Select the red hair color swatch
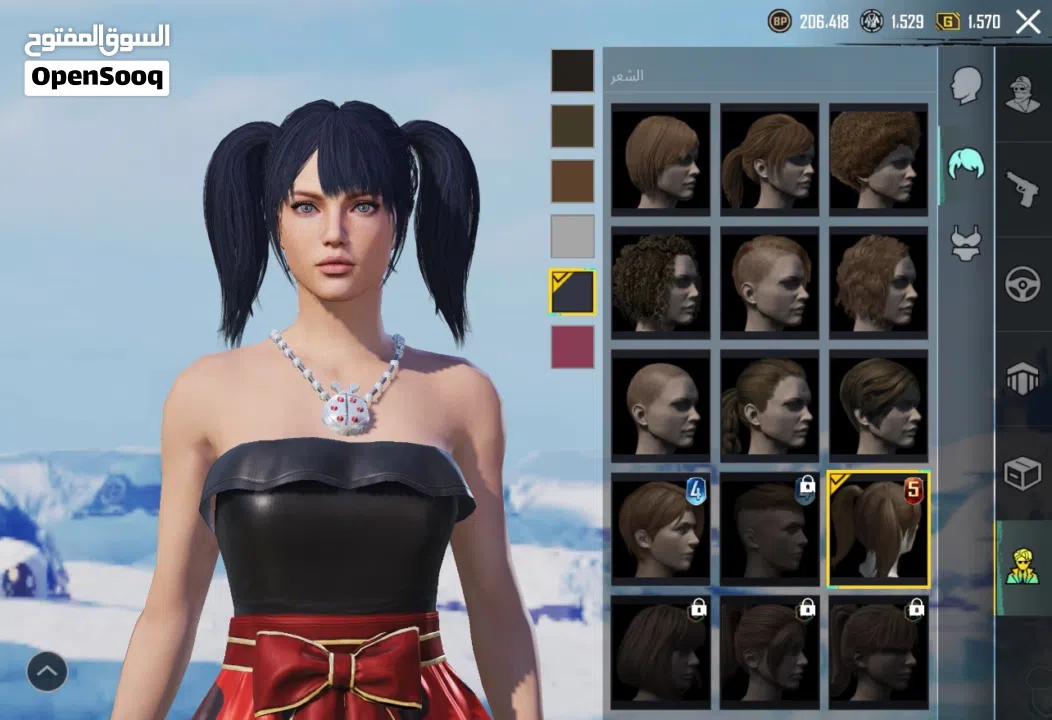The width and height of the screenshot is (1052, 720). click(572, 347)
